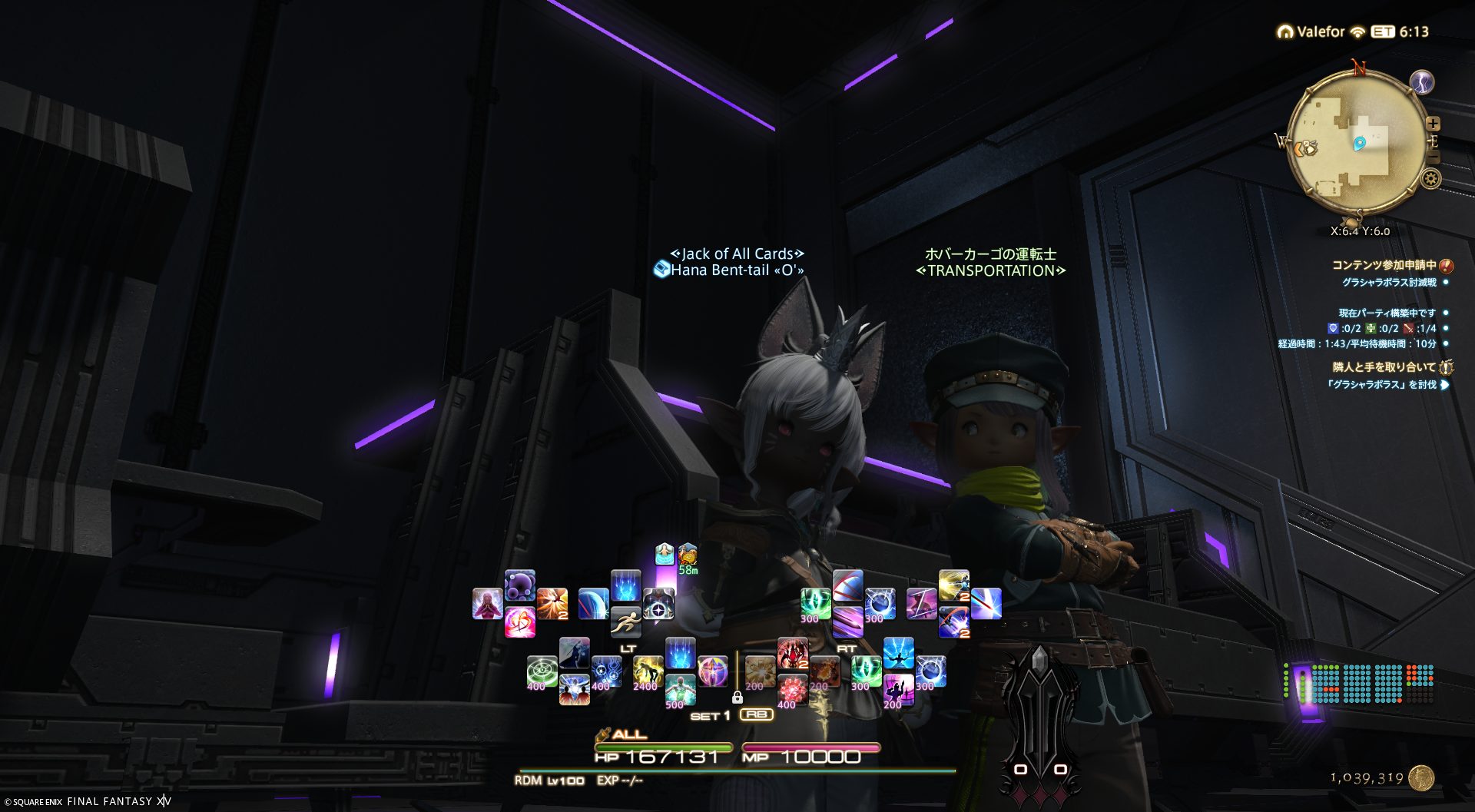
Task: Use the praying woman ability icon
Action: pos(487,604)
